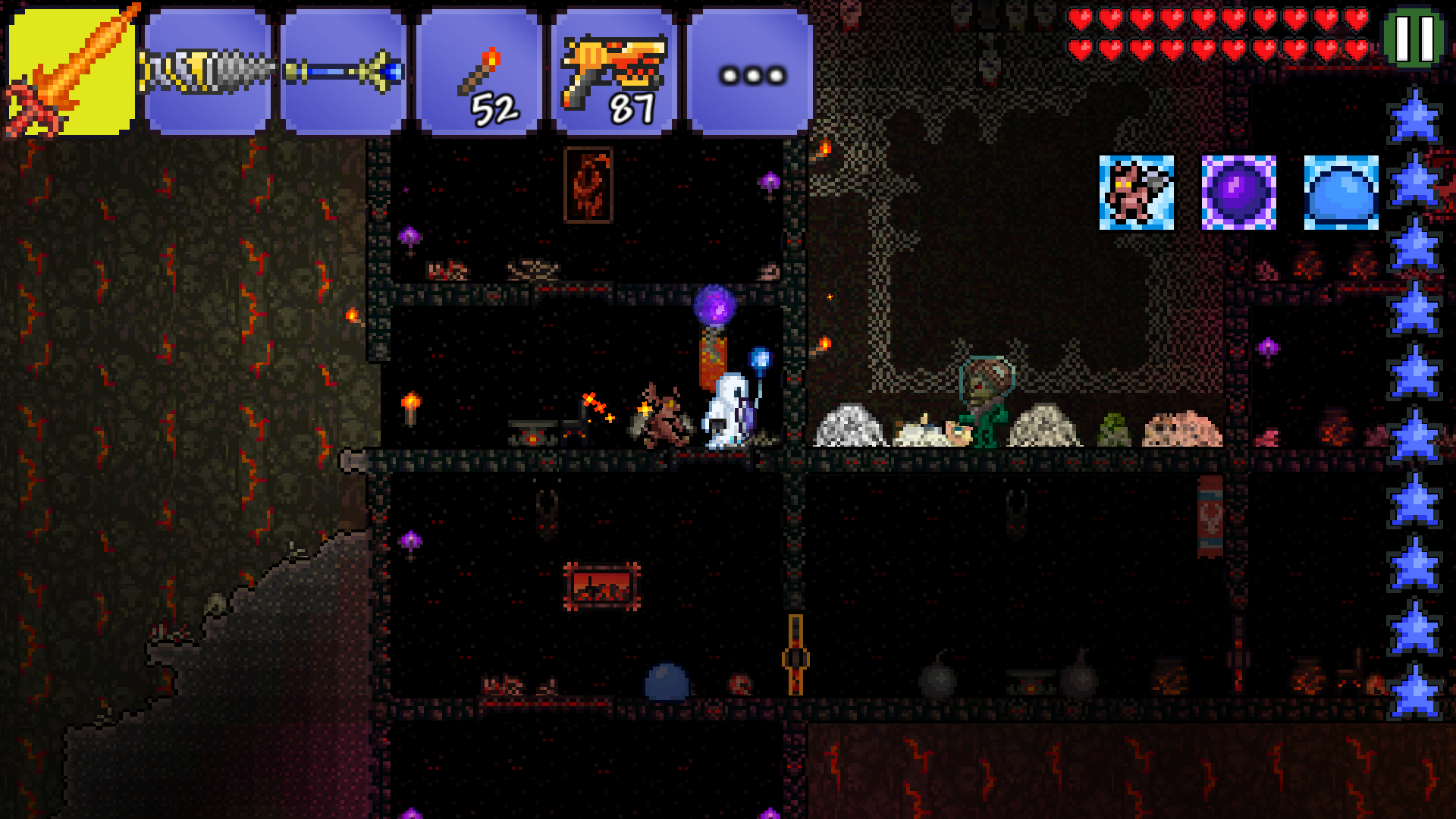Tap the demon portrait near the top platform

point(588,186)
